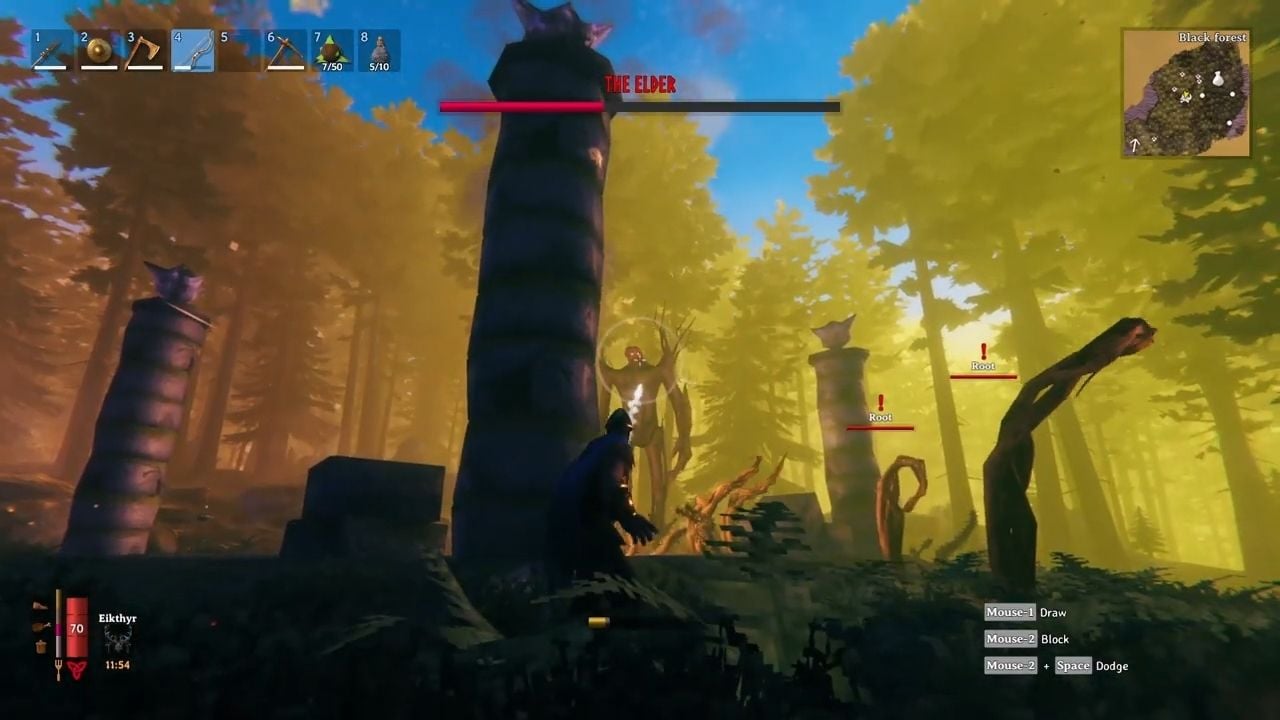Viewport: 1280px width, 720px height.
Task: Click THE ELDER boss title text
Action: [x=640, y=84]
